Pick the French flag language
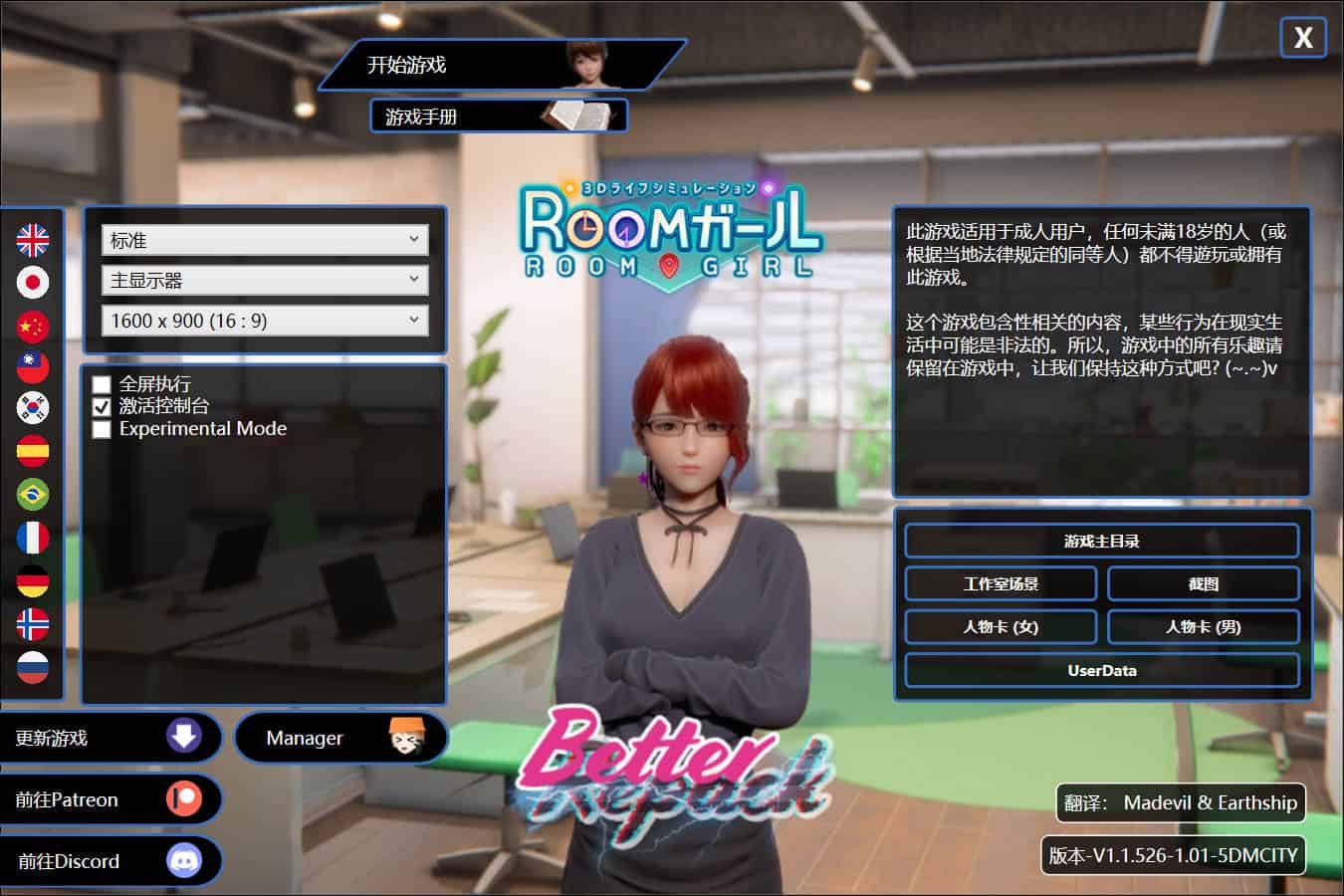 click(x=33, y=538)
